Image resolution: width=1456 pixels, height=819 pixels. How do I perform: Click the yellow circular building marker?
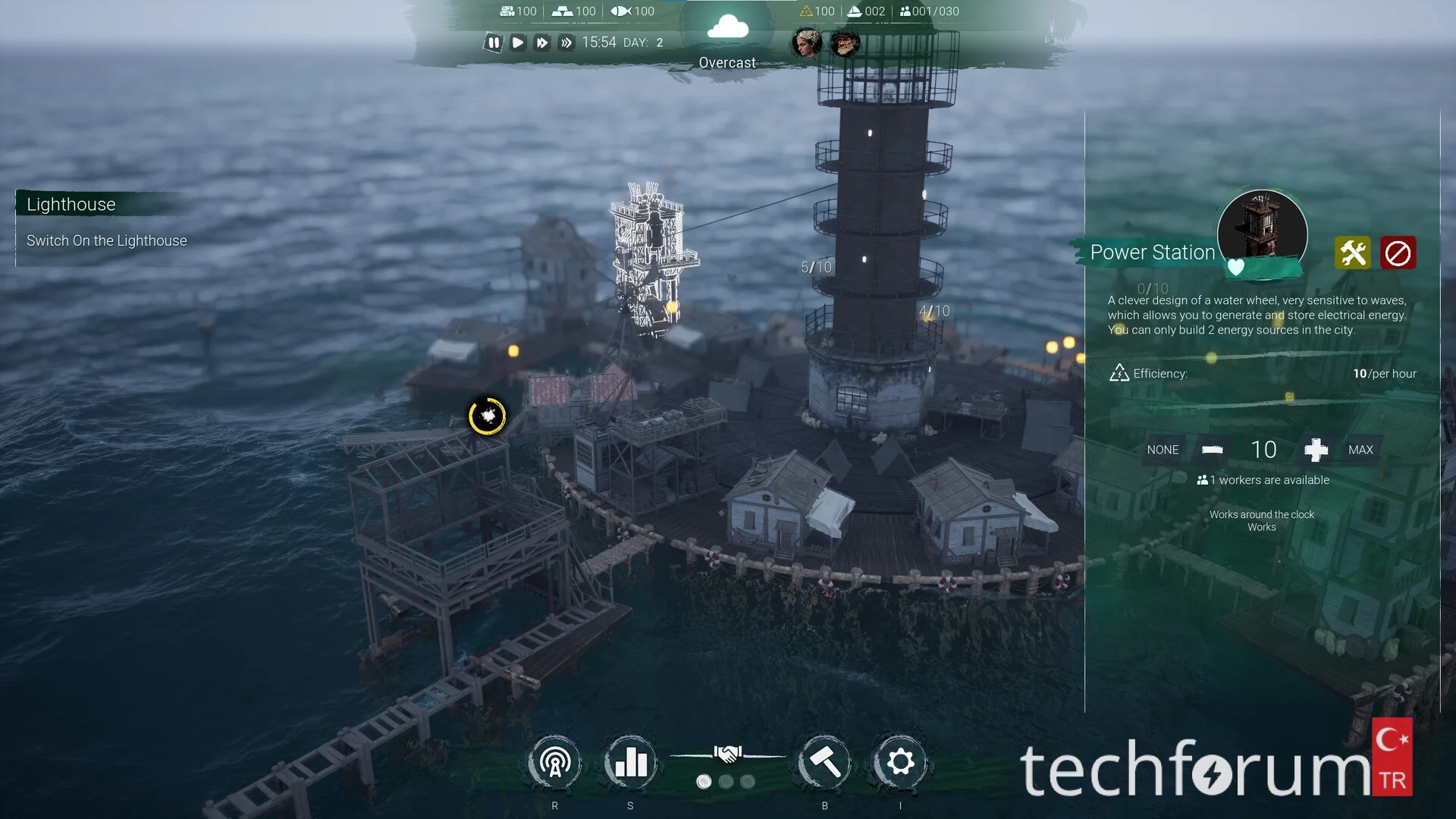[488, 416]
